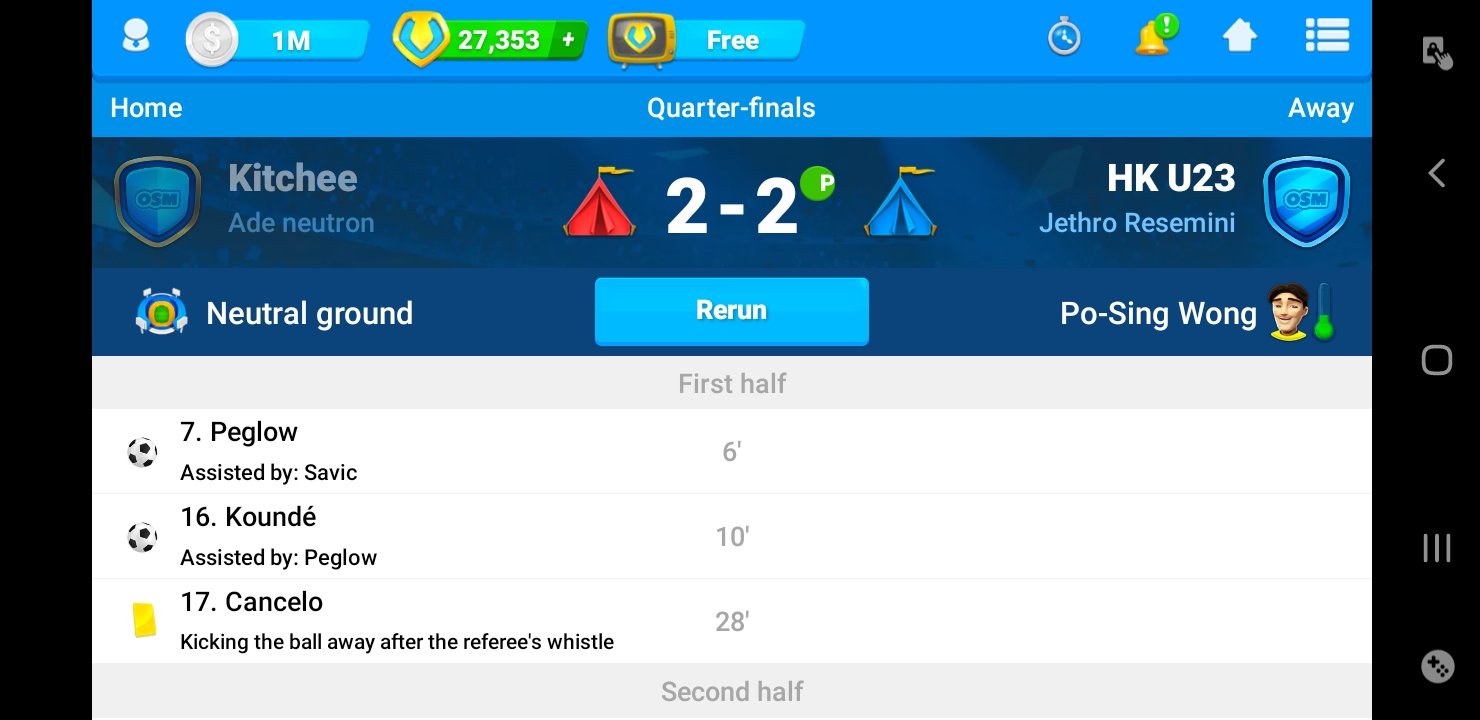Open the game controller overlay icon

point(1437,666)
